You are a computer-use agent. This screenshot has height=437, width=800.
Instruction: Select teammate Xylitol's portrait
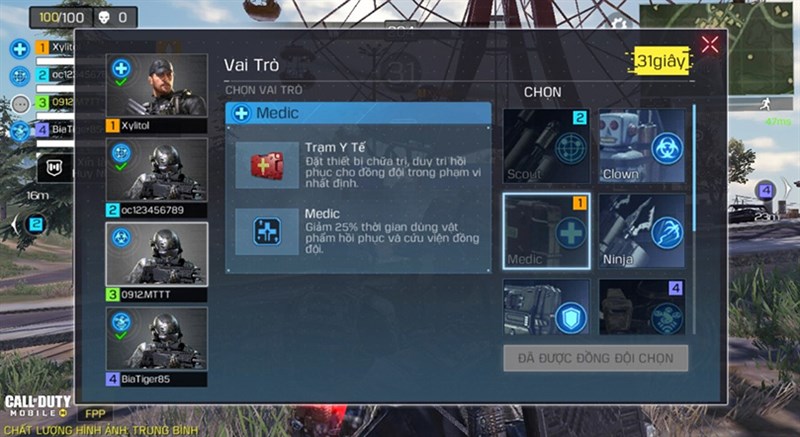[157, 88]
